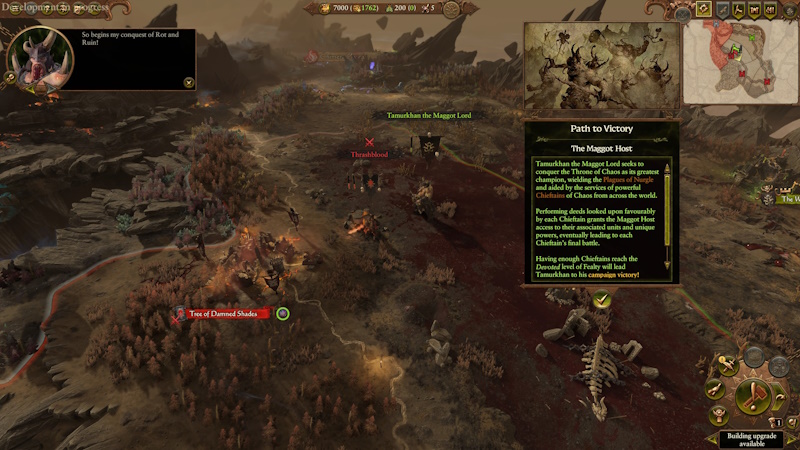Viewport: 800px width, 450px height.
Task: Confirm the Path to Victory panel checkmark
Action: pos(601,299)
